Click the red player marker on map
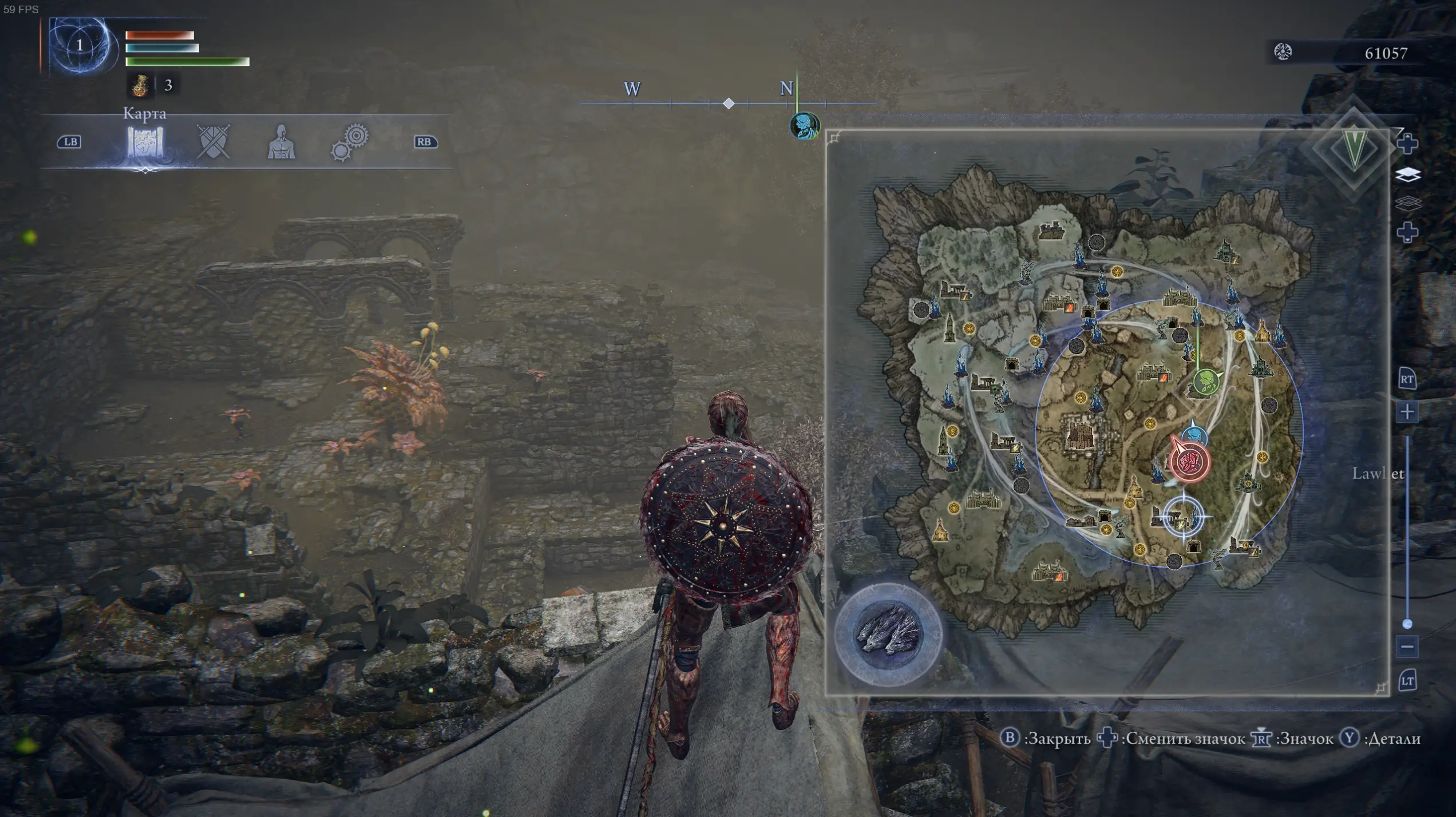 tap(1190, 462)
